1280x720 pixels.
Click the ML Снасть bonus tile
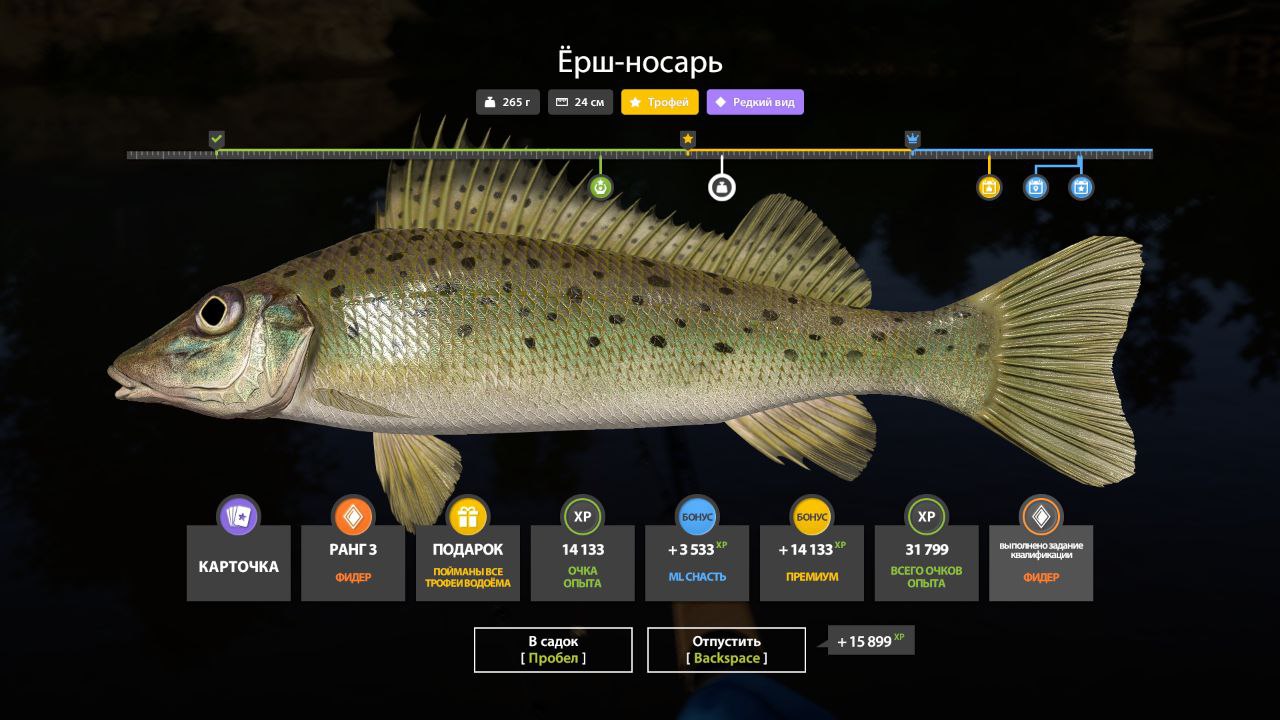[x=697, y=564]
